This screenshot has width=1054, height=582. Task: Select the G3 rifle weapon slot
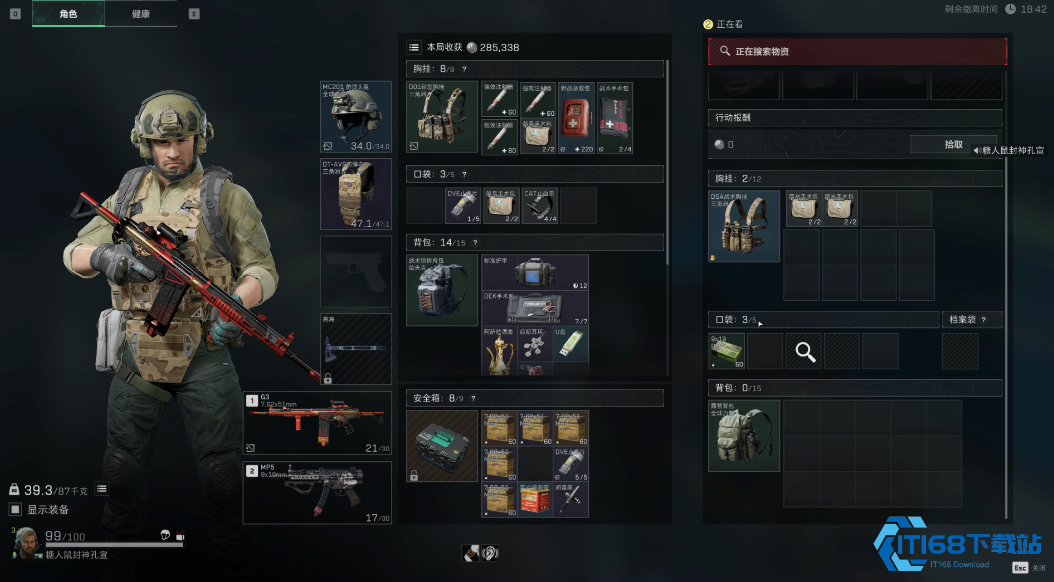tap(318, 423)
